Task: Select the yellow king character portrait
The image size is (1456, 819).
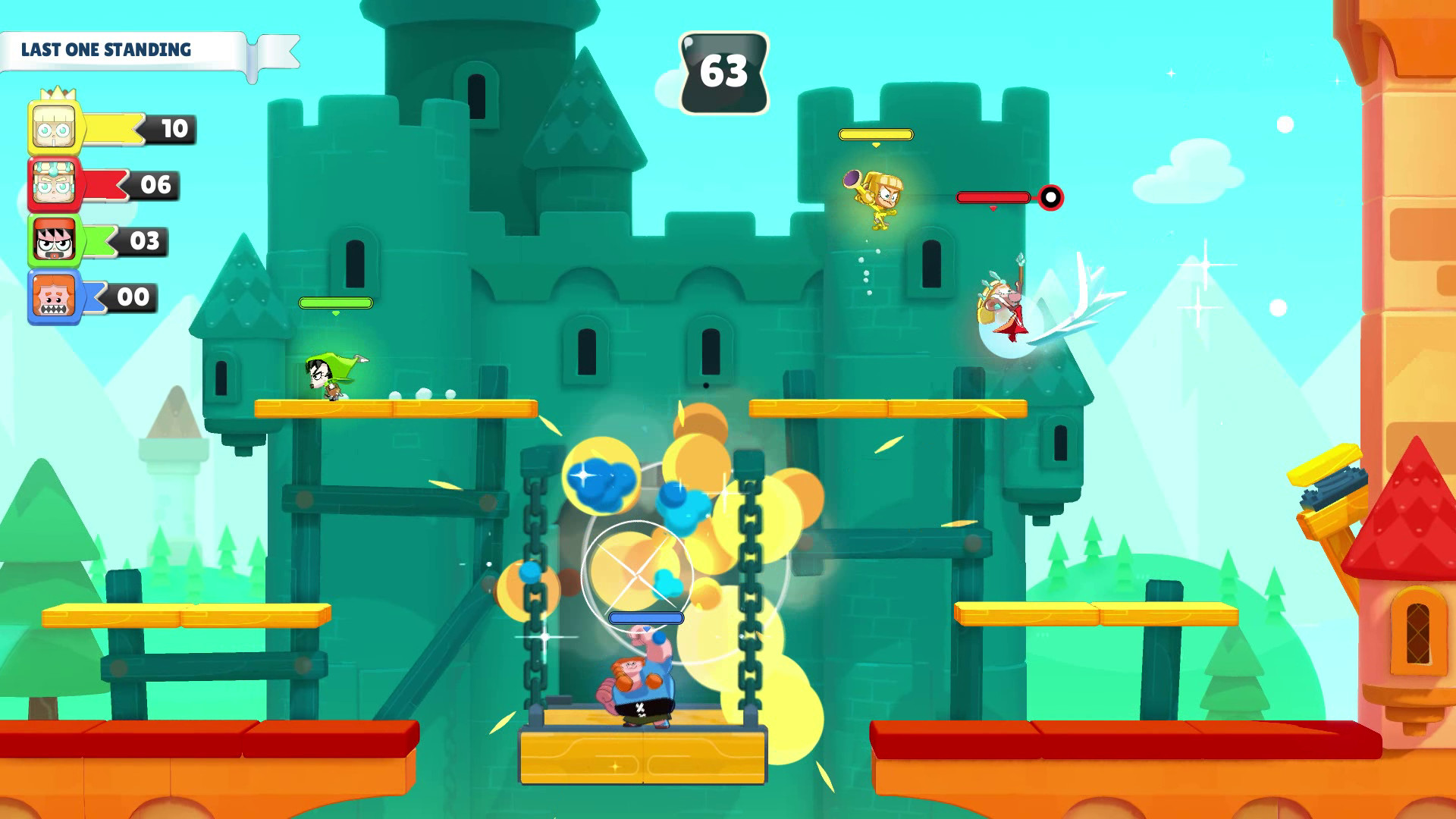Action: (x=55, y=126)
